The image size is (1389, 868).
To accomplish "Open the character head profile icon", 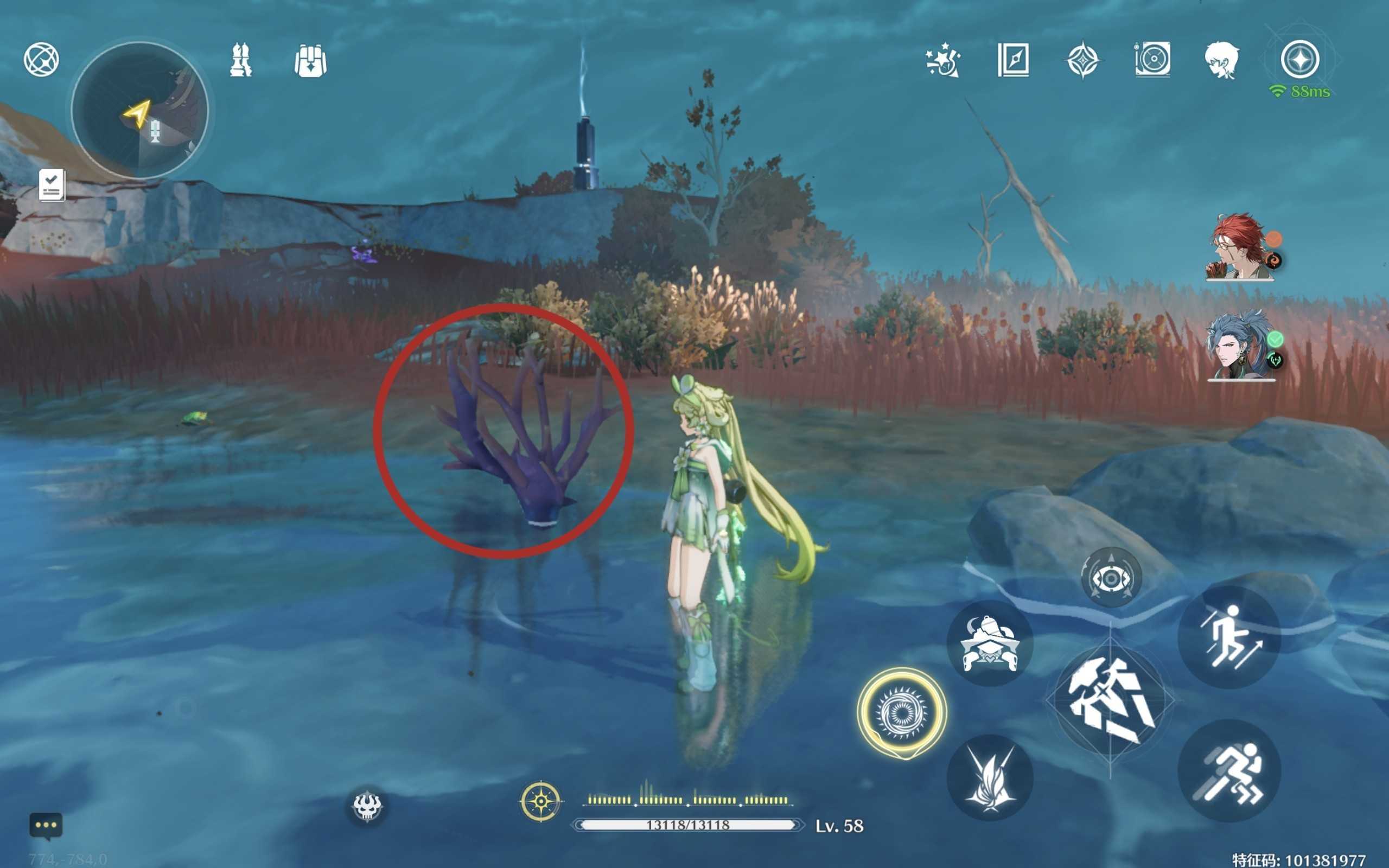I will point(1221,60).
